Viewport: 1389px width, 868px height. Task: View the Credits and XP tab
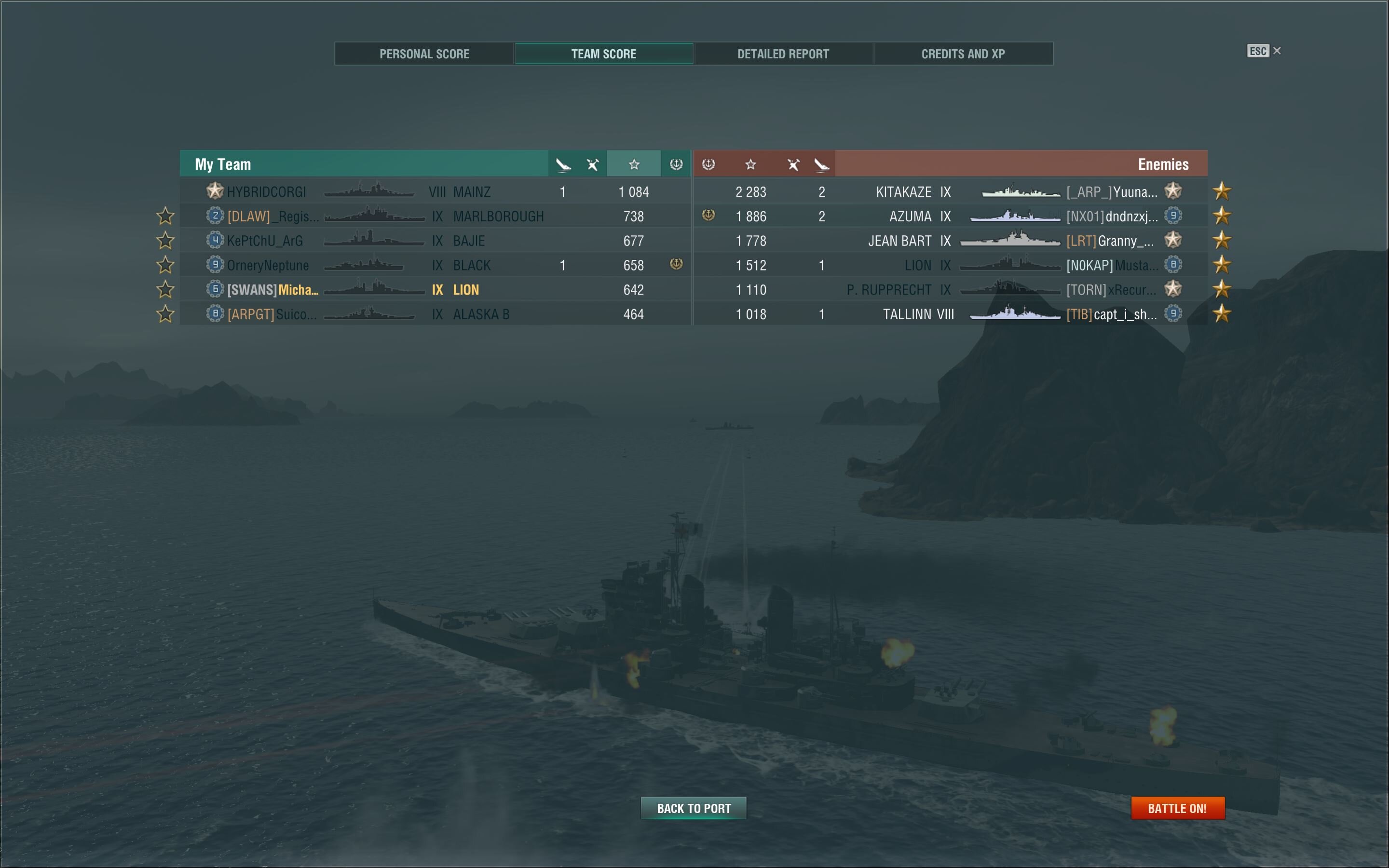click(963, 54)
